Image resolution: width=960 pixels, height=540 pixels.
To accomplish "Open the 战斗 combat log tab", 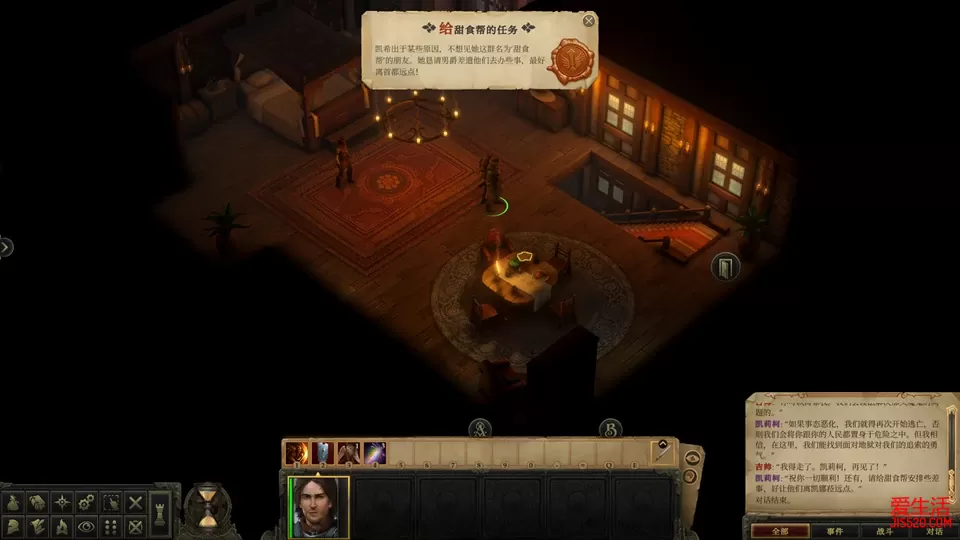I will point(883,532).
